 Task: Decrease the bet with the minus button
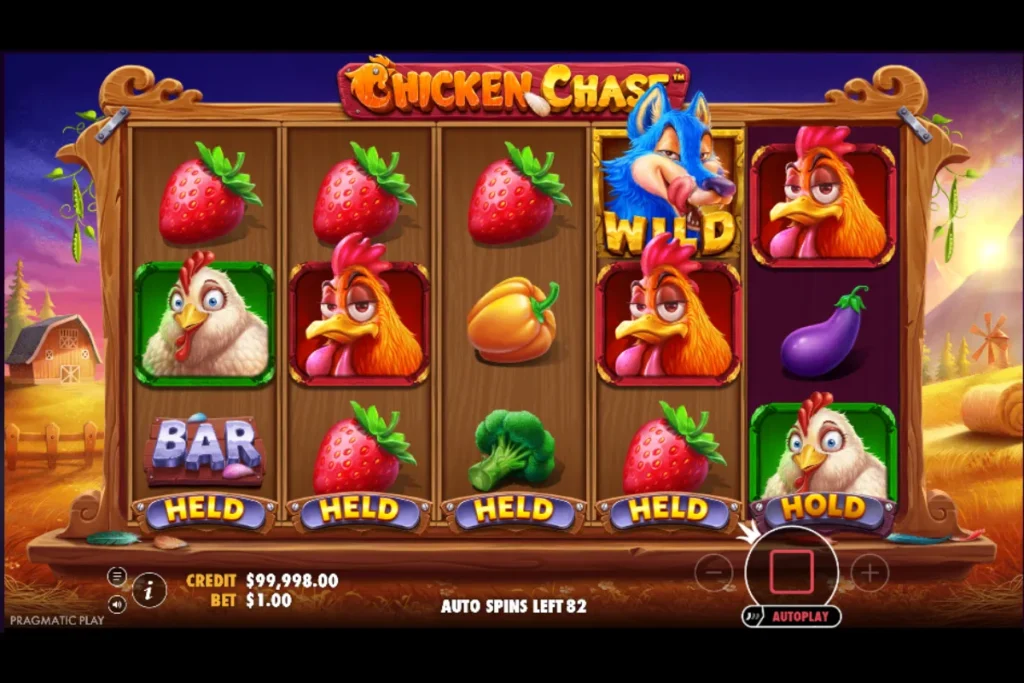(713, 572)
